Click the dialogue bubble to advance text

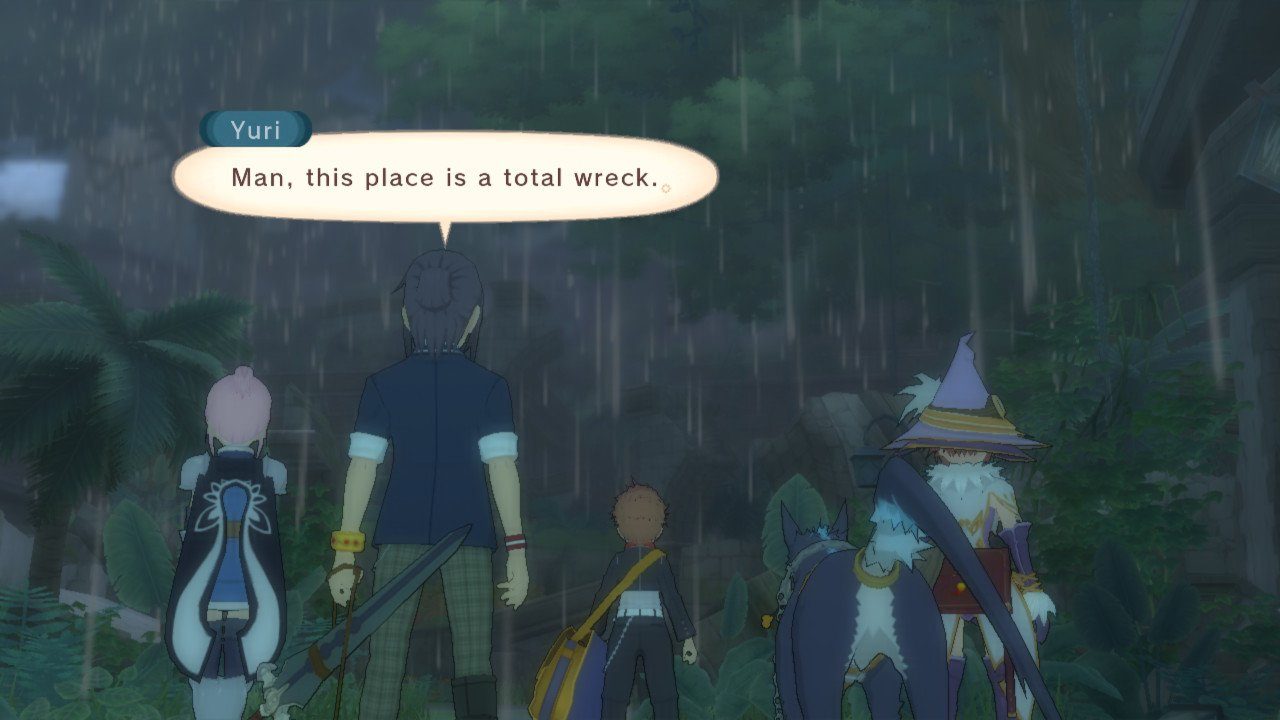click(450, 178)
